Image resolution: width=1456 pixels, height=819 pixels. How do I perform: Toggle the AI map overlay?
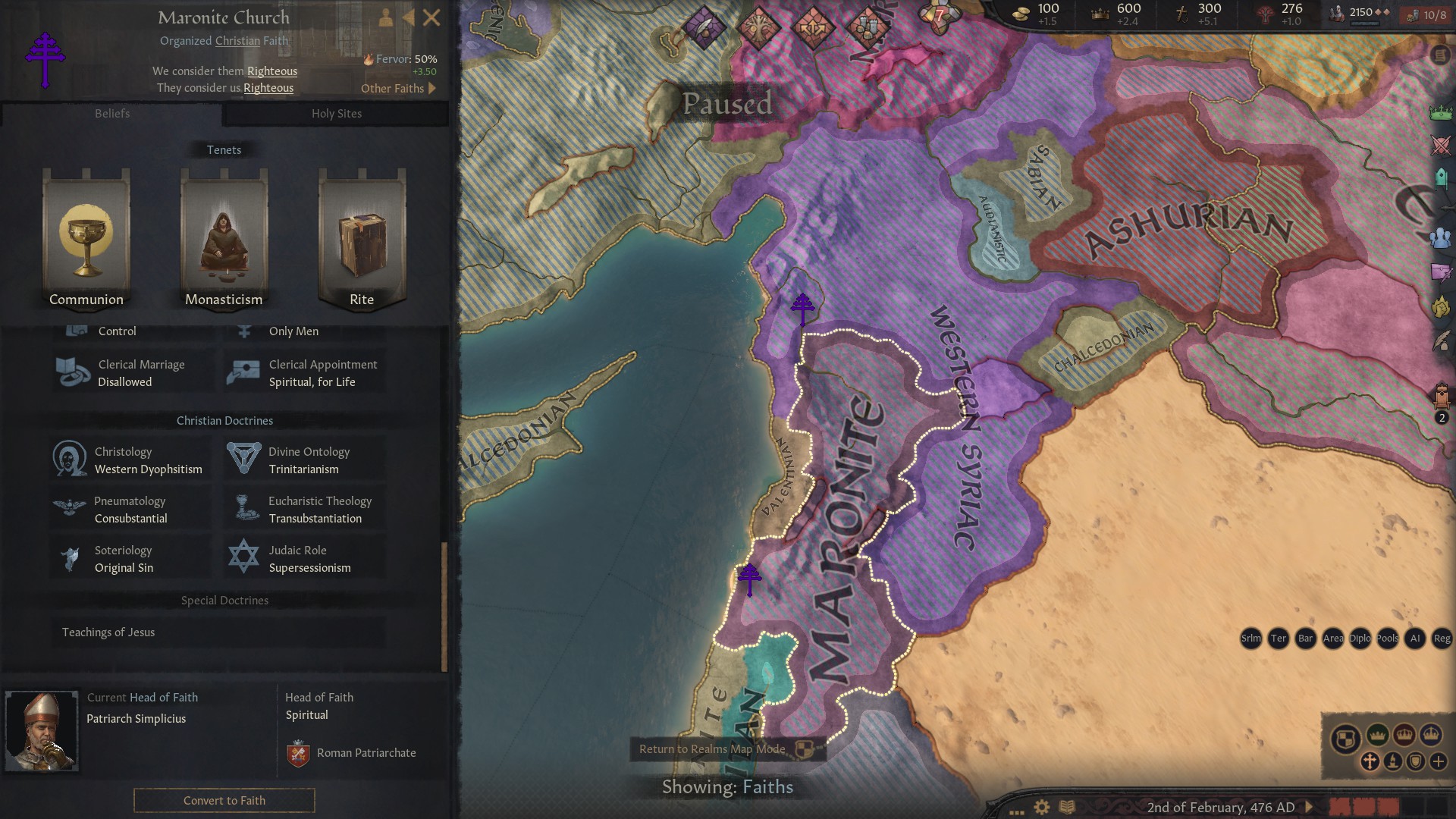coord(1415,639)
